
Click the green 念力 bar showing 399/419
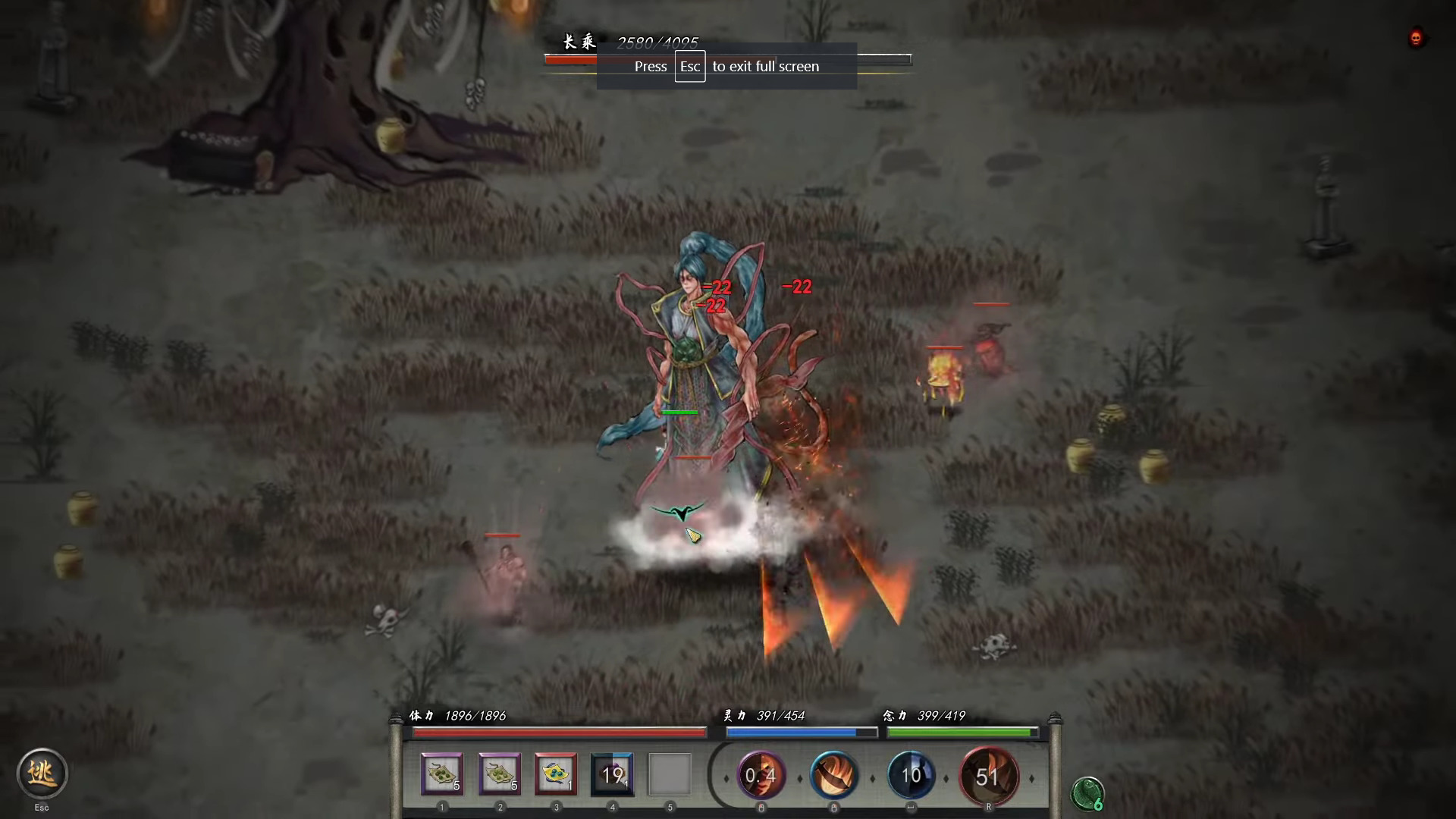point(961,732)
